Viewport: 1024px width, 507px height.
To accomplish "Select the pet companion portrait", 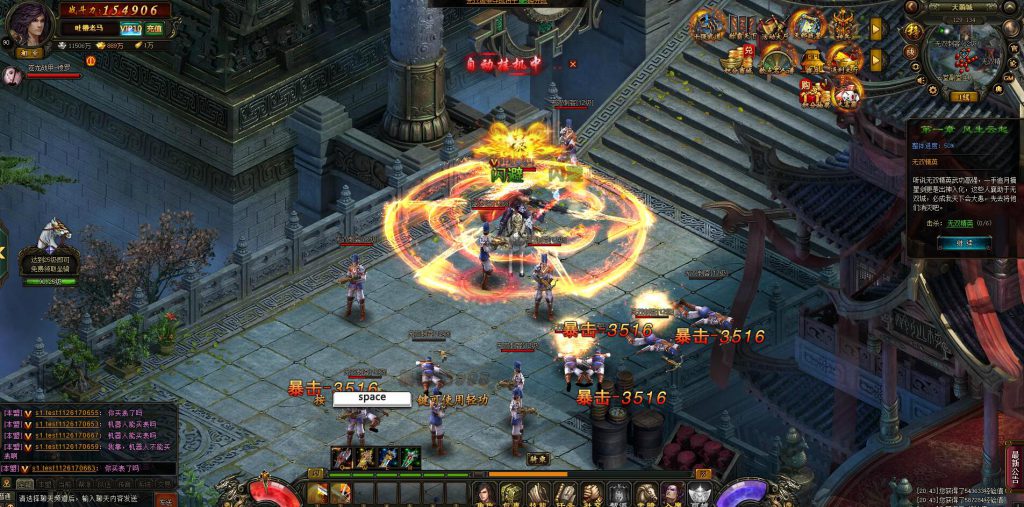I will (x=12, y=76).
